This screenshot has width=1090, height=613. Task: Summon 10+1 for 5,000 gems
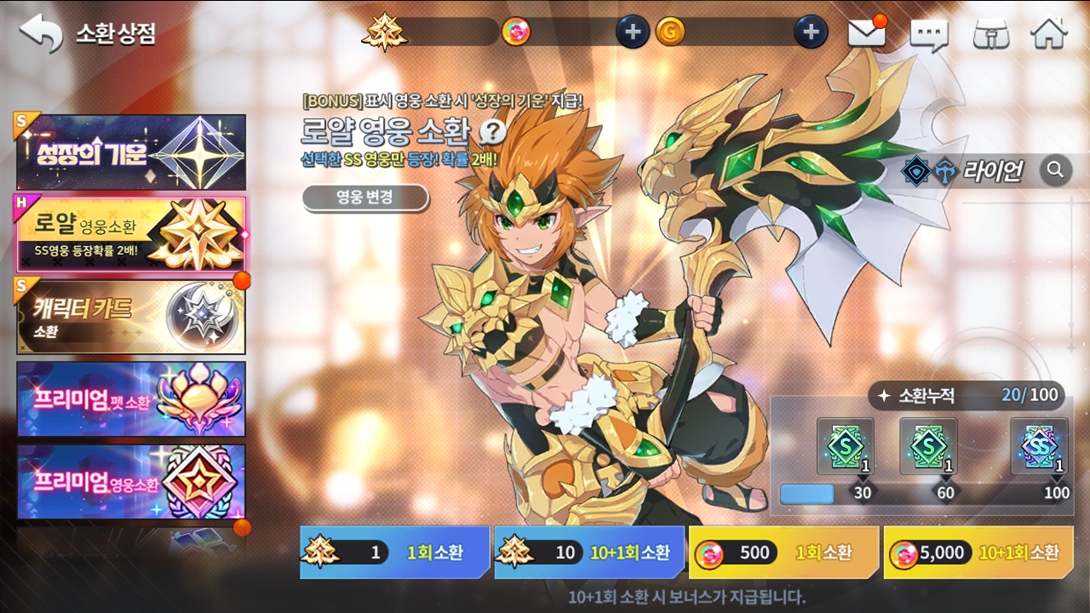(978, 553)
